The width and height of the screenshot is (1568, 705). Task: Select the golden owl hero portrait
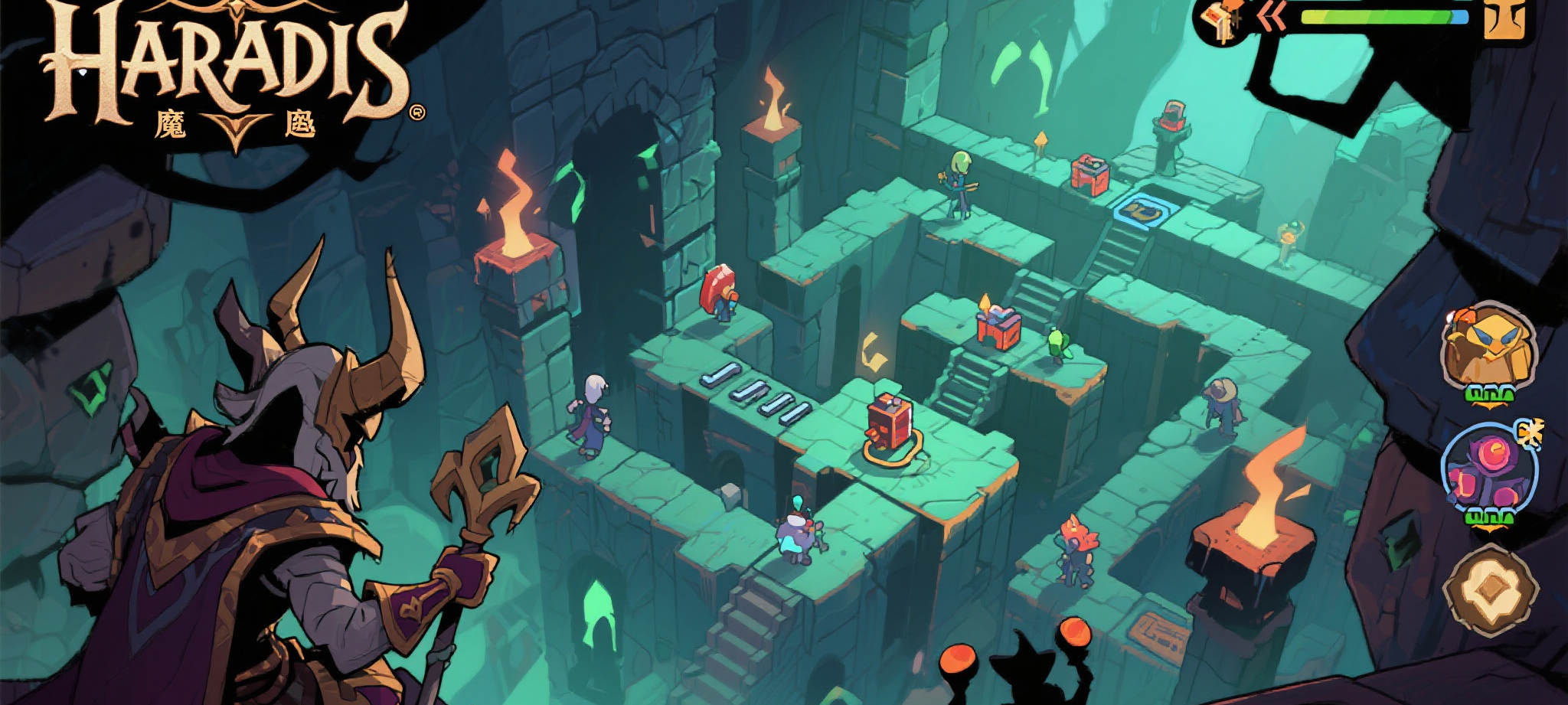point(1488,348)
